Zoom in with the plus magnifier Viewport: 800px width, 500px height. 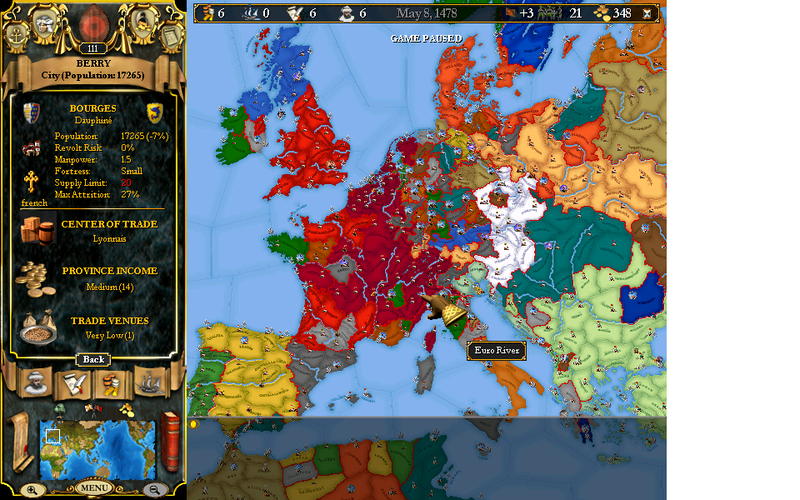[x=32, y=490]
